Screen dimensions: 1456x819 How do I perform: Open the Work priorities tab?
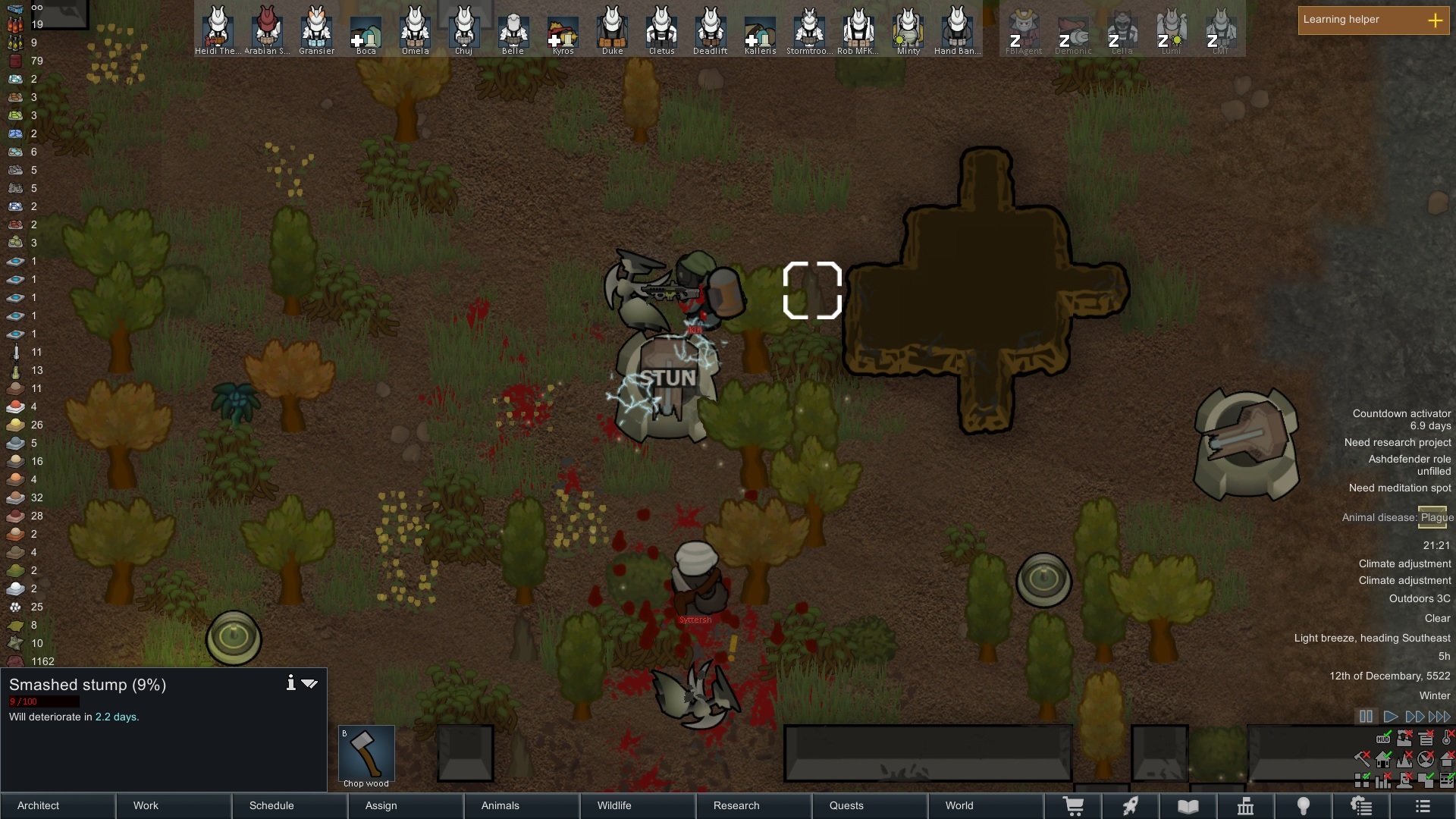pos(146,805)
